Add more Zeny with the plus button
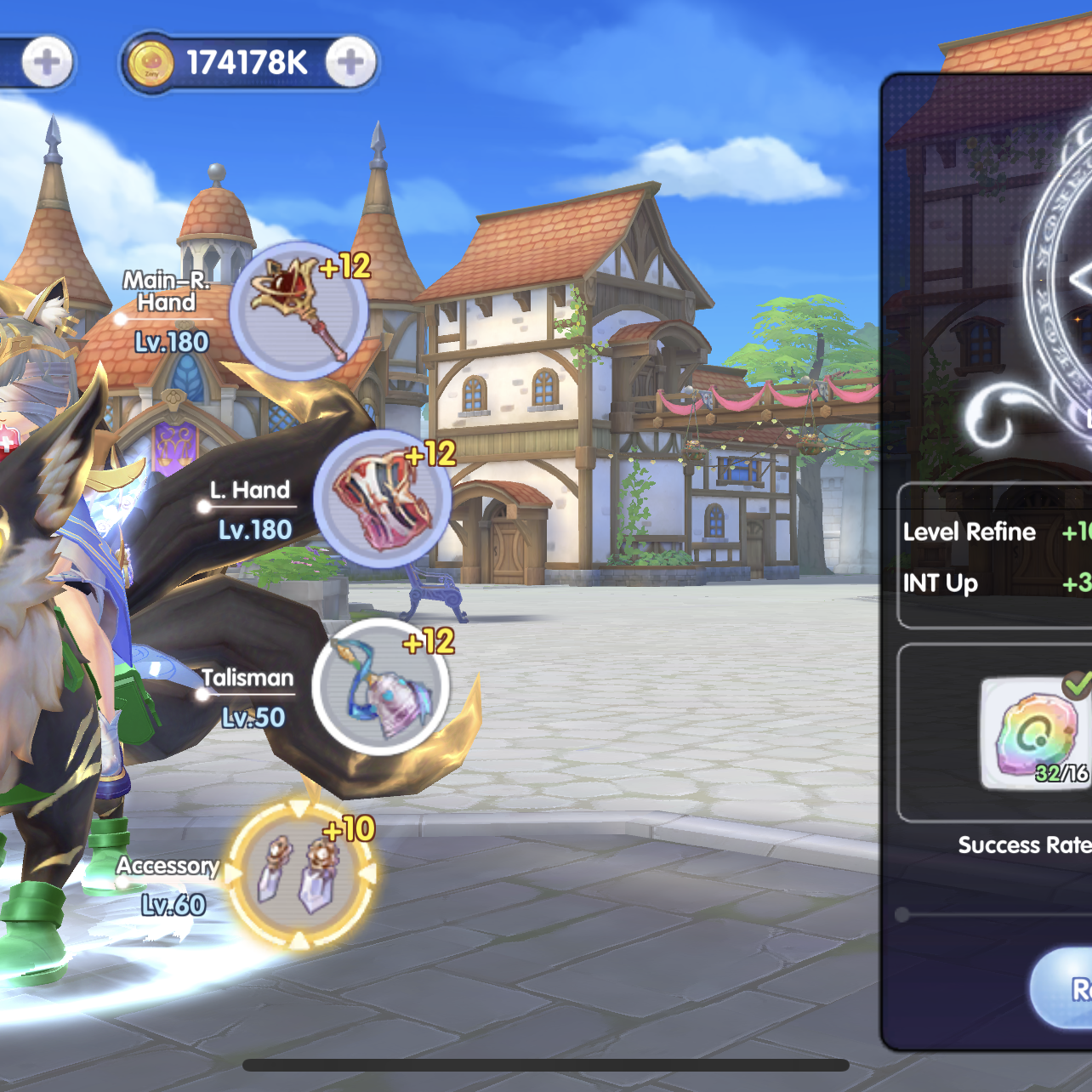The width and height of the screenshot is (1092, 1092). (350, 62)
